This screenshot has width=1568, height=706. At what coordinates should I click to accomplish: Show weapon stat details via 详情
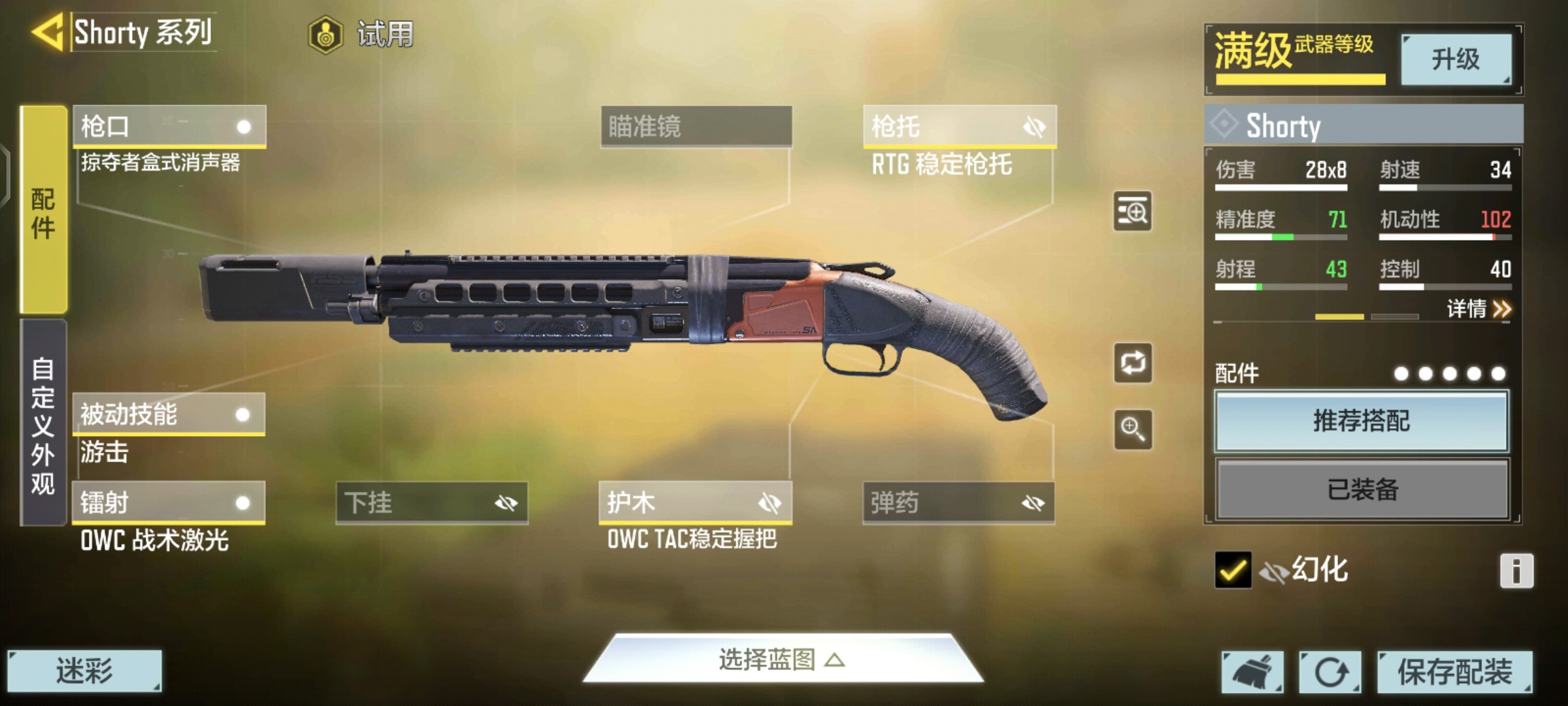1478,309
